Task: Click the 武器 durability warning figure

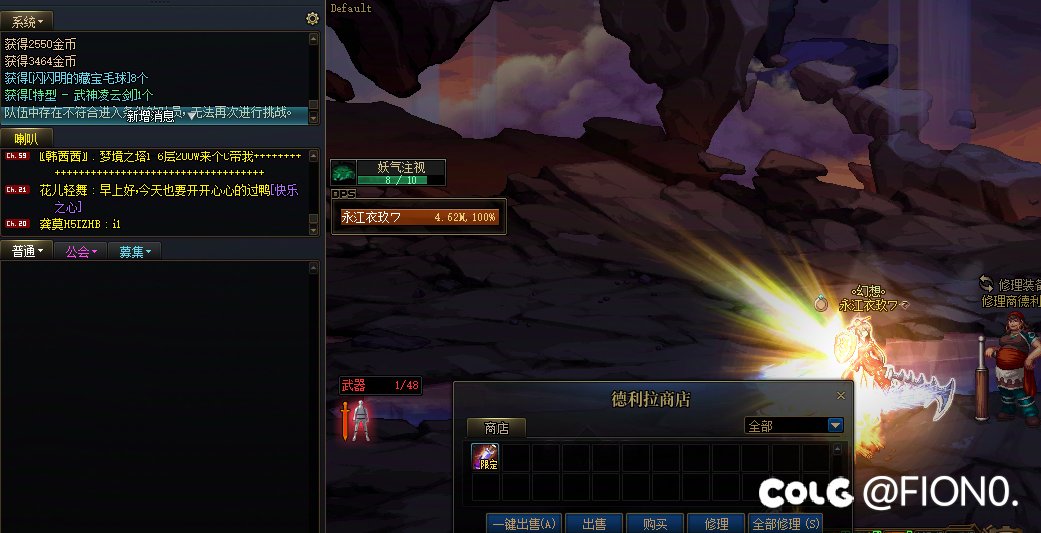Action: point(359,419)
